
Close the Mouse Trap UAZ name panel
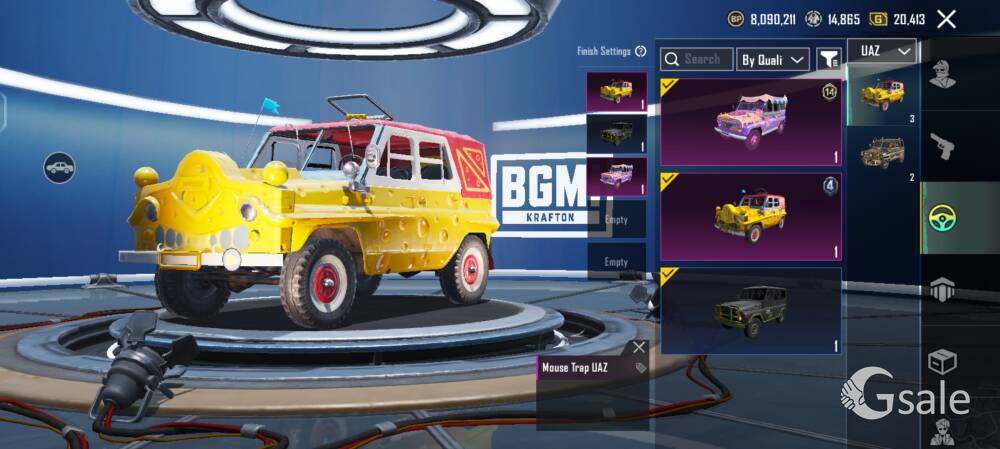click(x=639, y=347)
